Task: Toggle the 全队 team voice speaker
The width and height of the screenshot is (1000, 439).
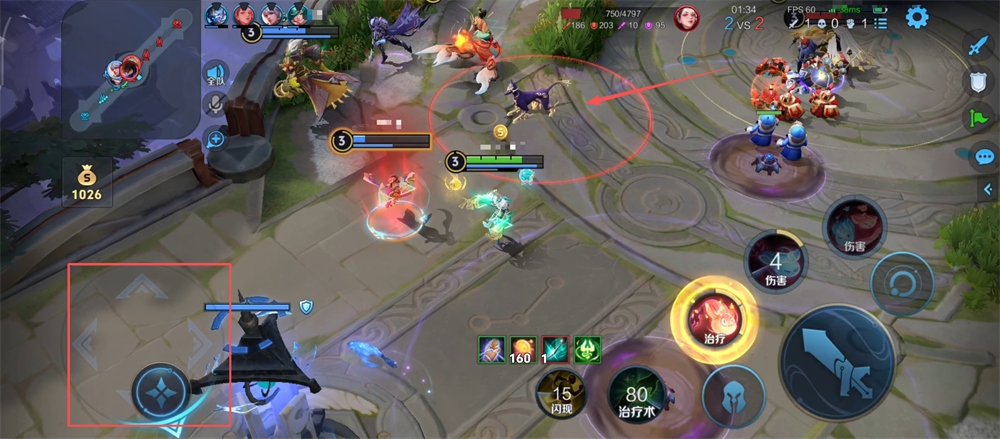Action: 214,74
